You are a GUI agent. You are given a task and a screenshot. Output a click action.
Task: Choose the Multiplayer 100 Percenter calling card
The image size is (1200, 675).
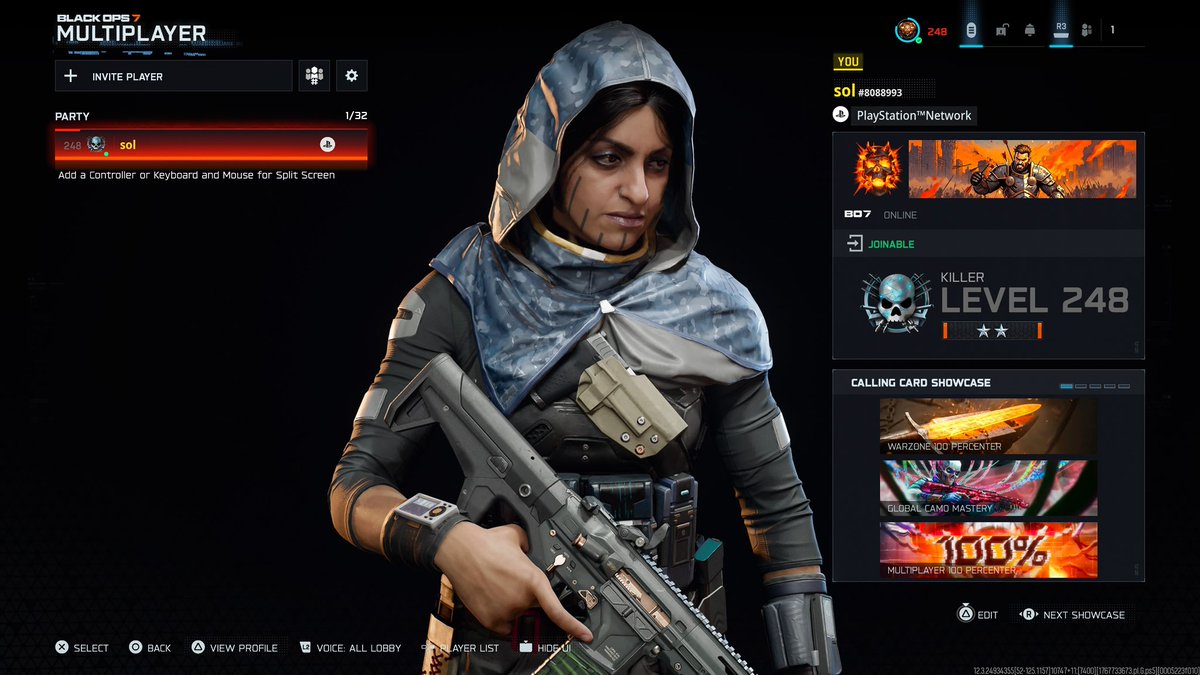(x=988, y=550)
